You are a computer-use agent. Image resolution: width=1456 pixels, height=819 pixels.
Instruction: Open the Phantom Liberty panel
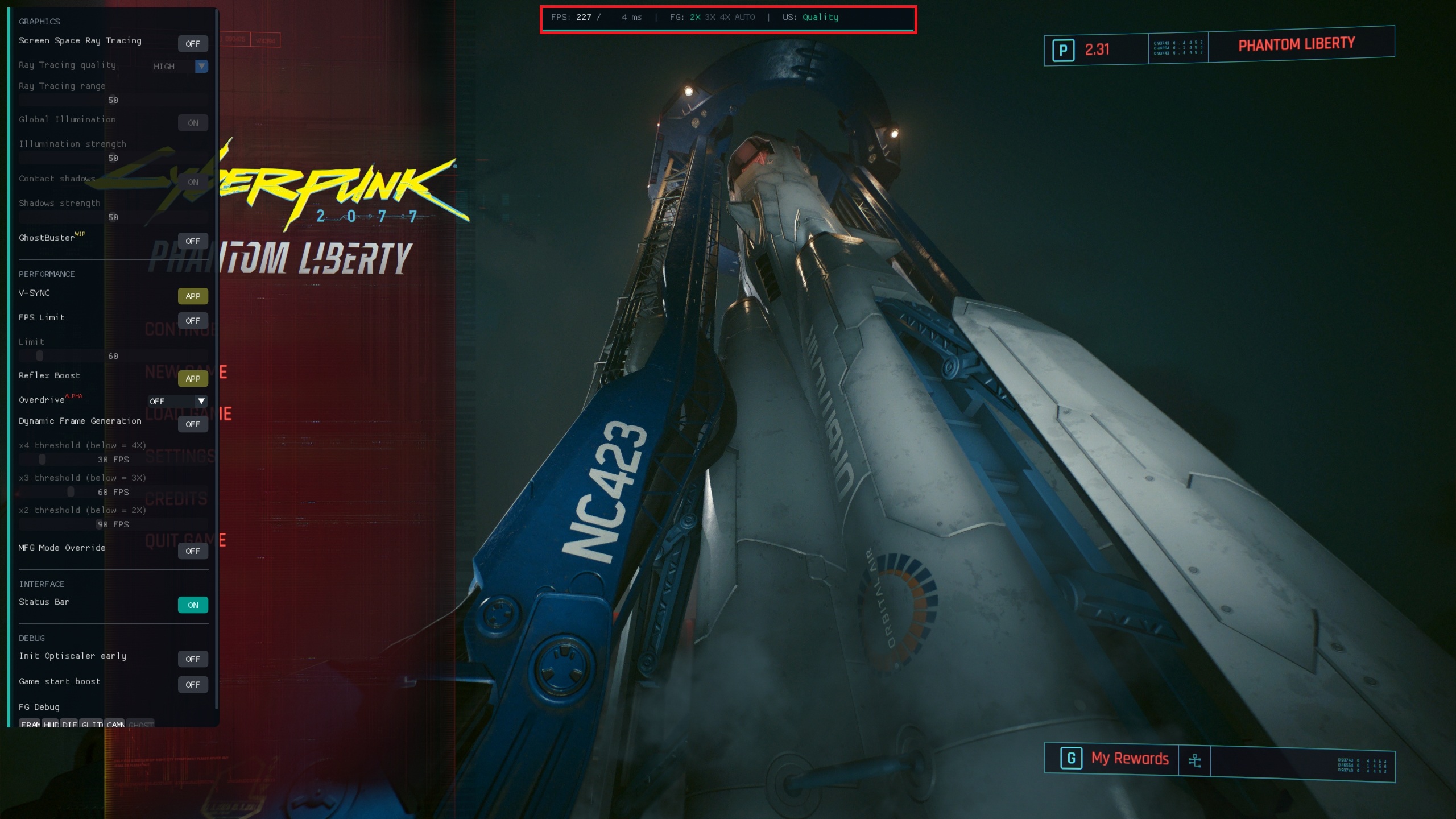1296,44
